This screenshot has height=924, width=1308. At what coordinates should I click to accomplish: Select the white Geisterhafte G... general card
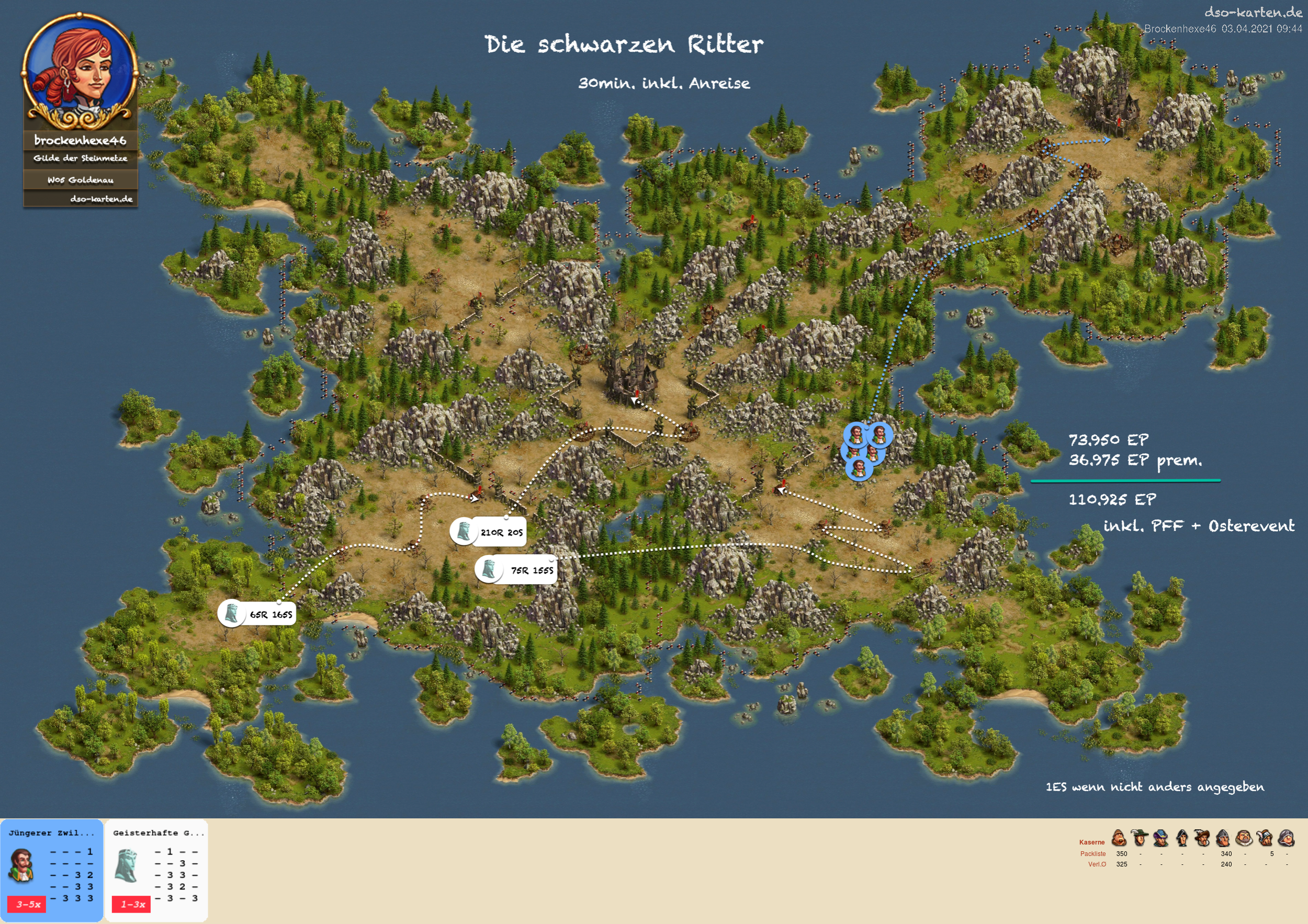click(x=156, y=869)
